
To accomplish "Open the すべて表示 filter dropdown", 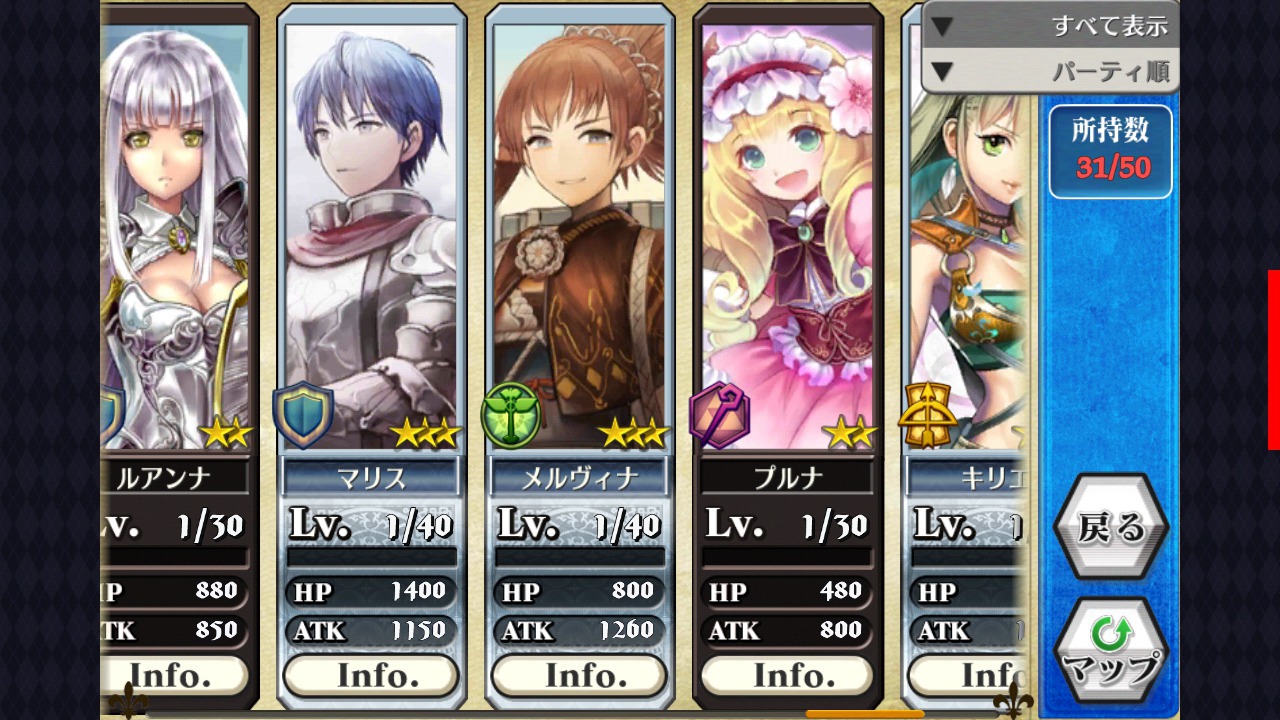I will point(1050,26).
